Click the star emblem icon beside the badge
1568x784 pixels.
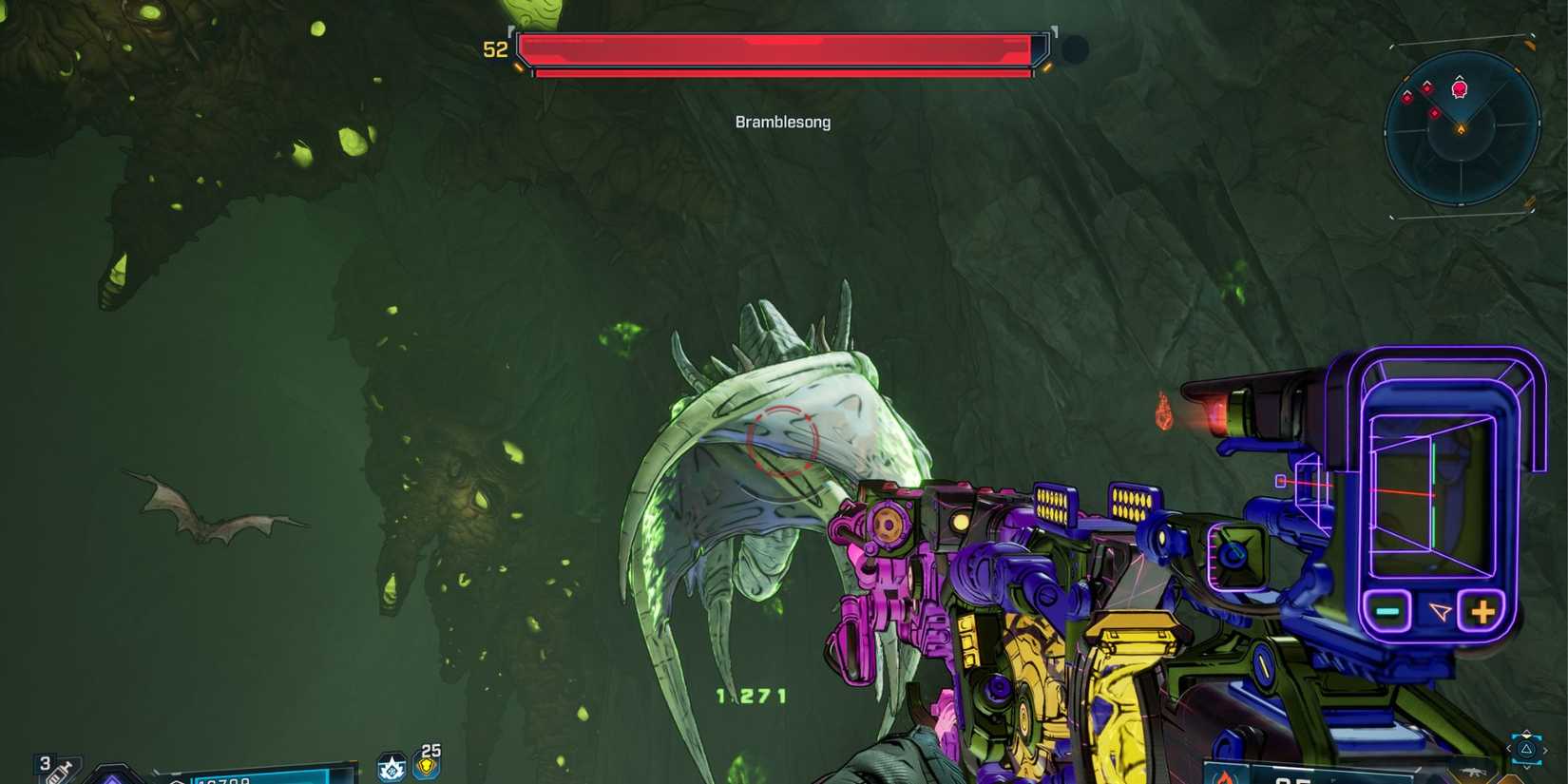click(x=392, y=766)
